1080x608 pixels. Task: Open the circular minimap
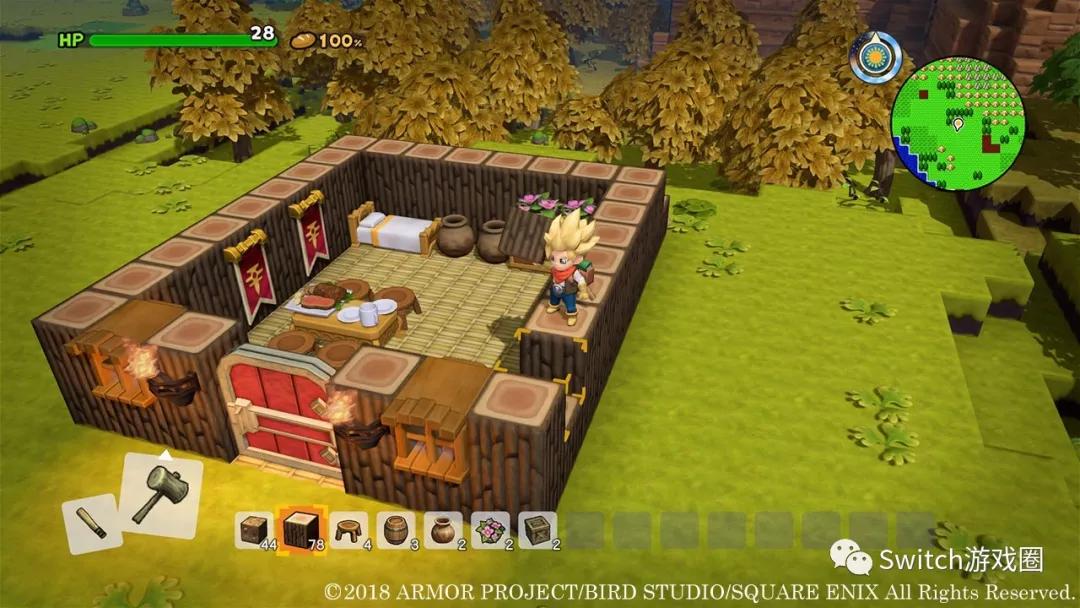(958, 123)
